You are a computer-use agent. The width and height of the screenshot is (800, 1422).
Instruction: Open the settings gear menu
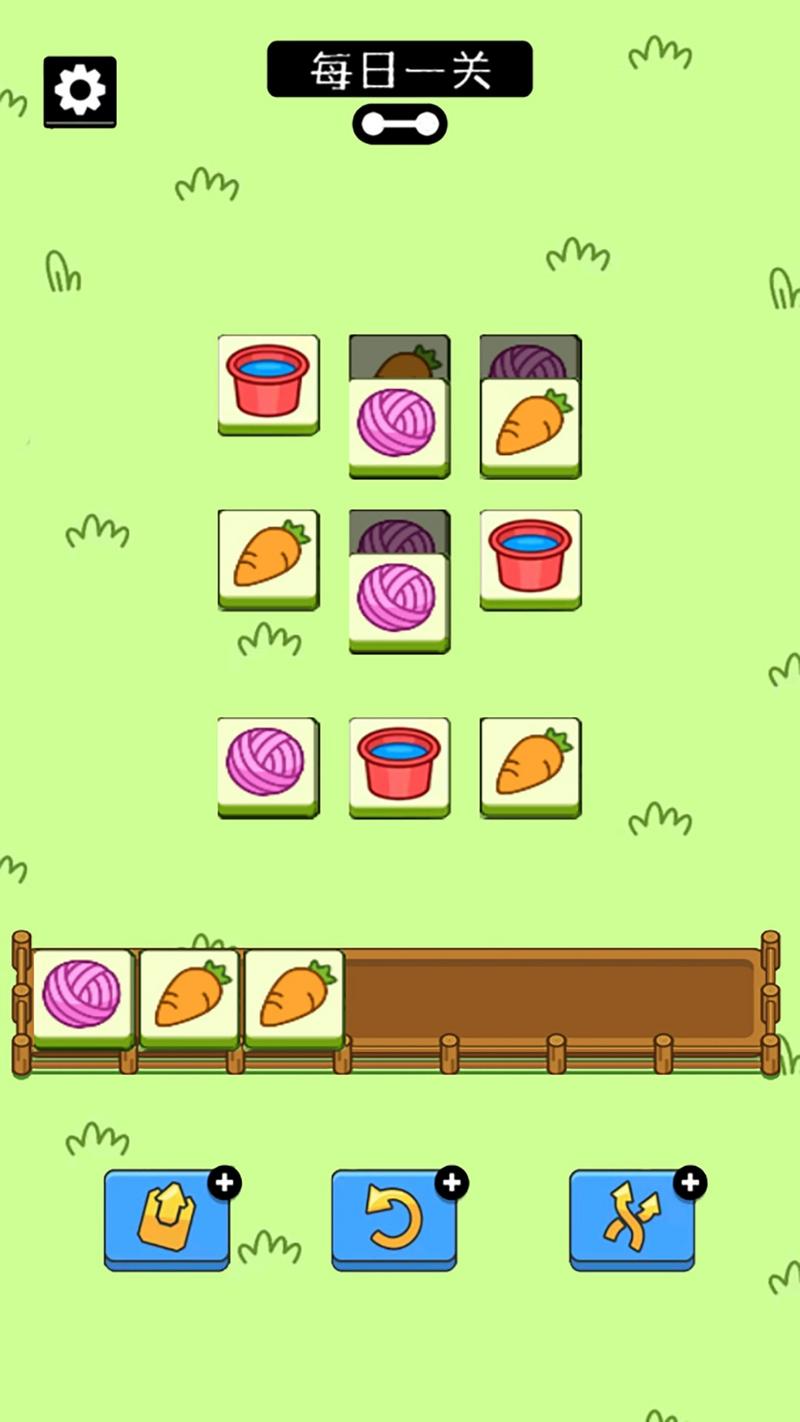click(x=80, y=91)
